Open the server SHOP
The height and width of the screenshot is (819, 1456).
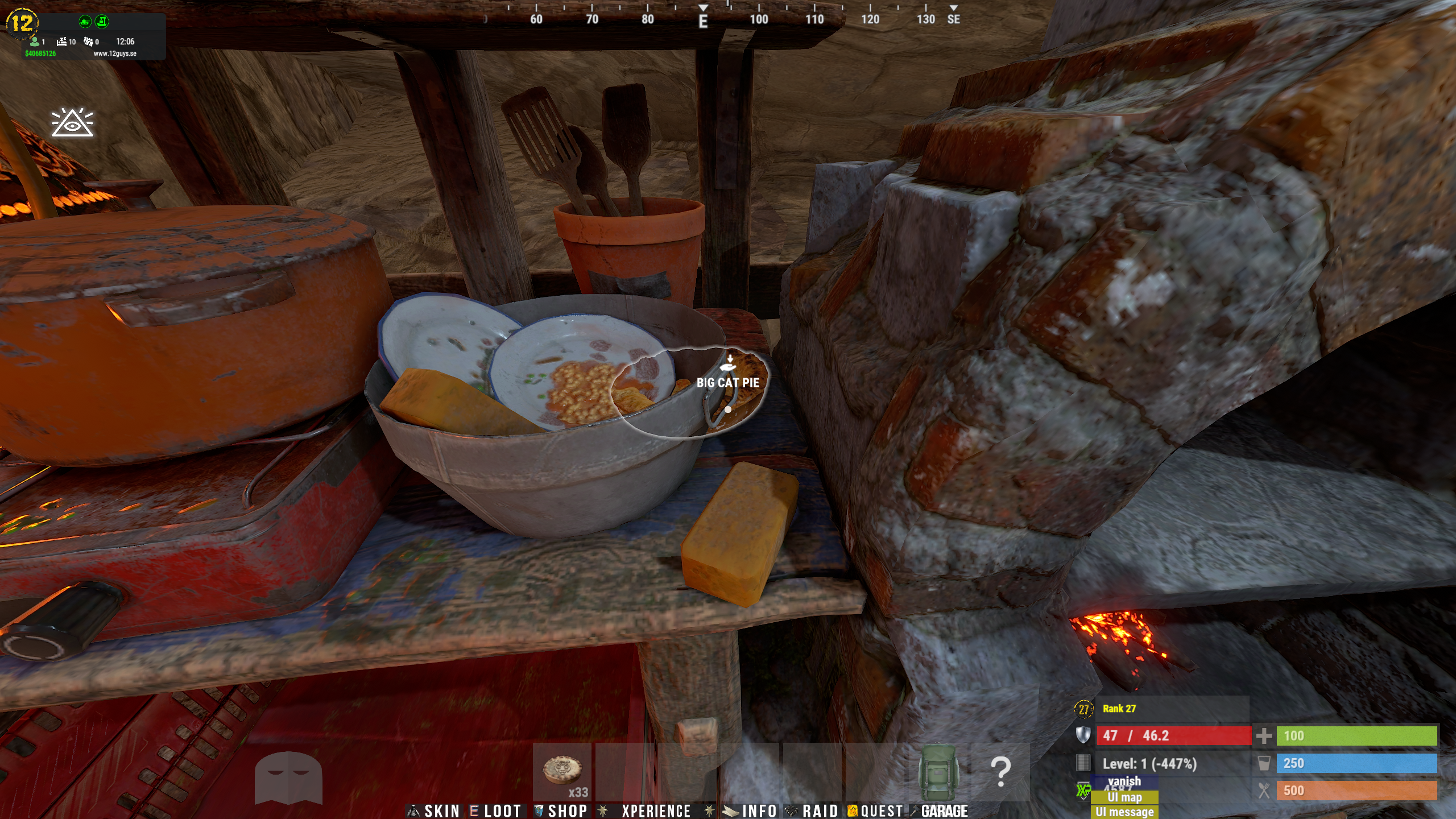(x=561, y=810)
